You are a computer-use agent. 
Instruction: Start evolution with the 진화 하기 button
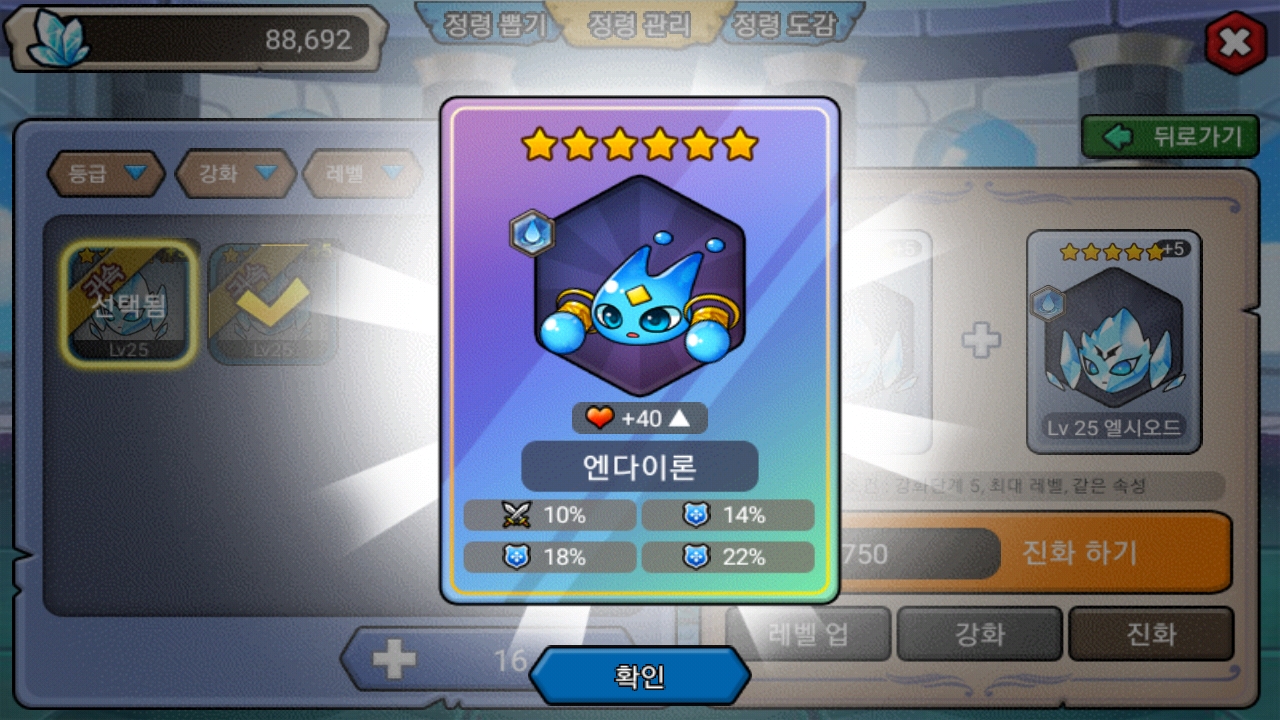(x=1079, y=553)
